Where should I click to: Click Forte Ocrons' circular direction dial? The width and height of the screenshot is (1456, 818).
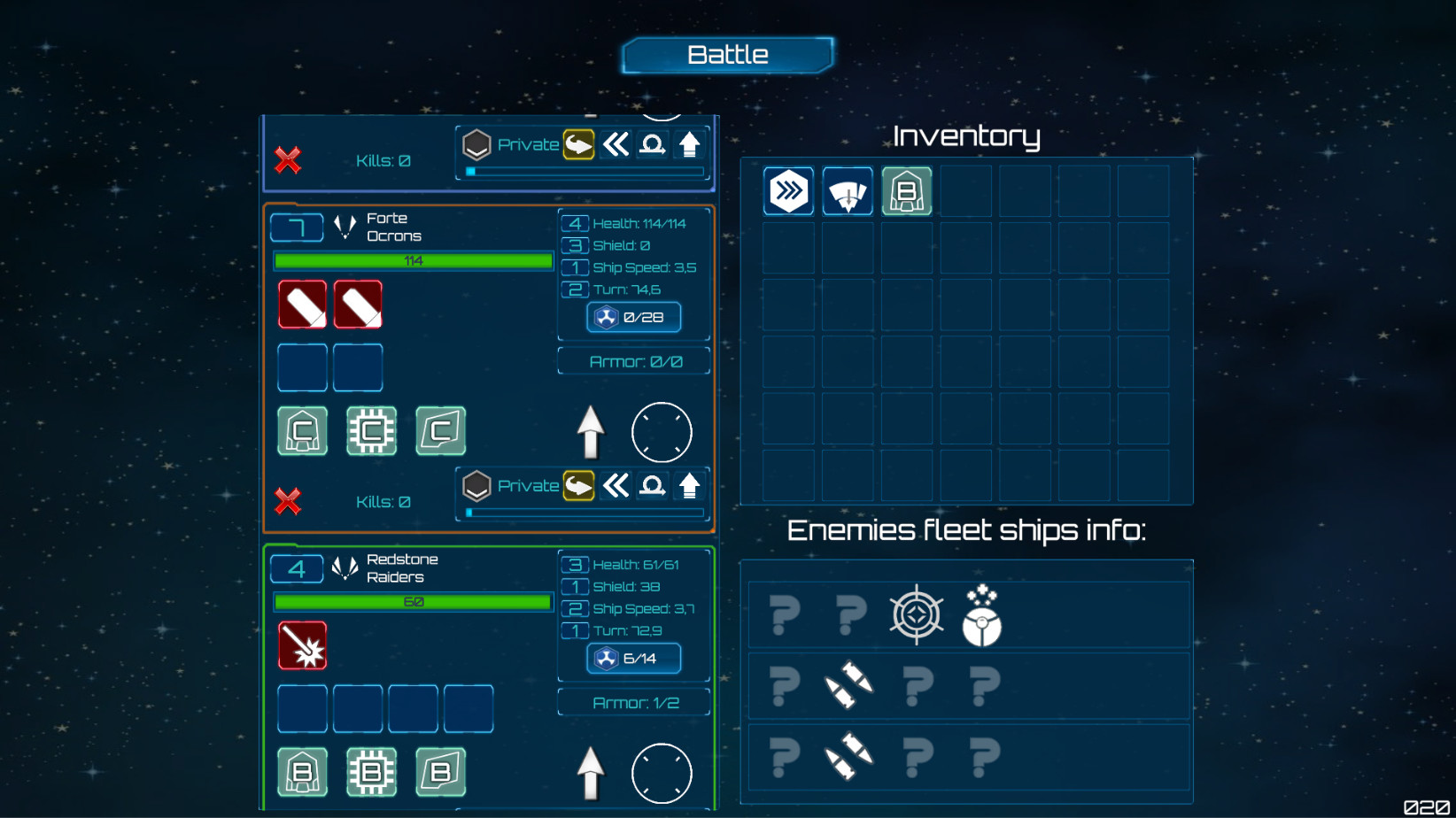(662, 432)
